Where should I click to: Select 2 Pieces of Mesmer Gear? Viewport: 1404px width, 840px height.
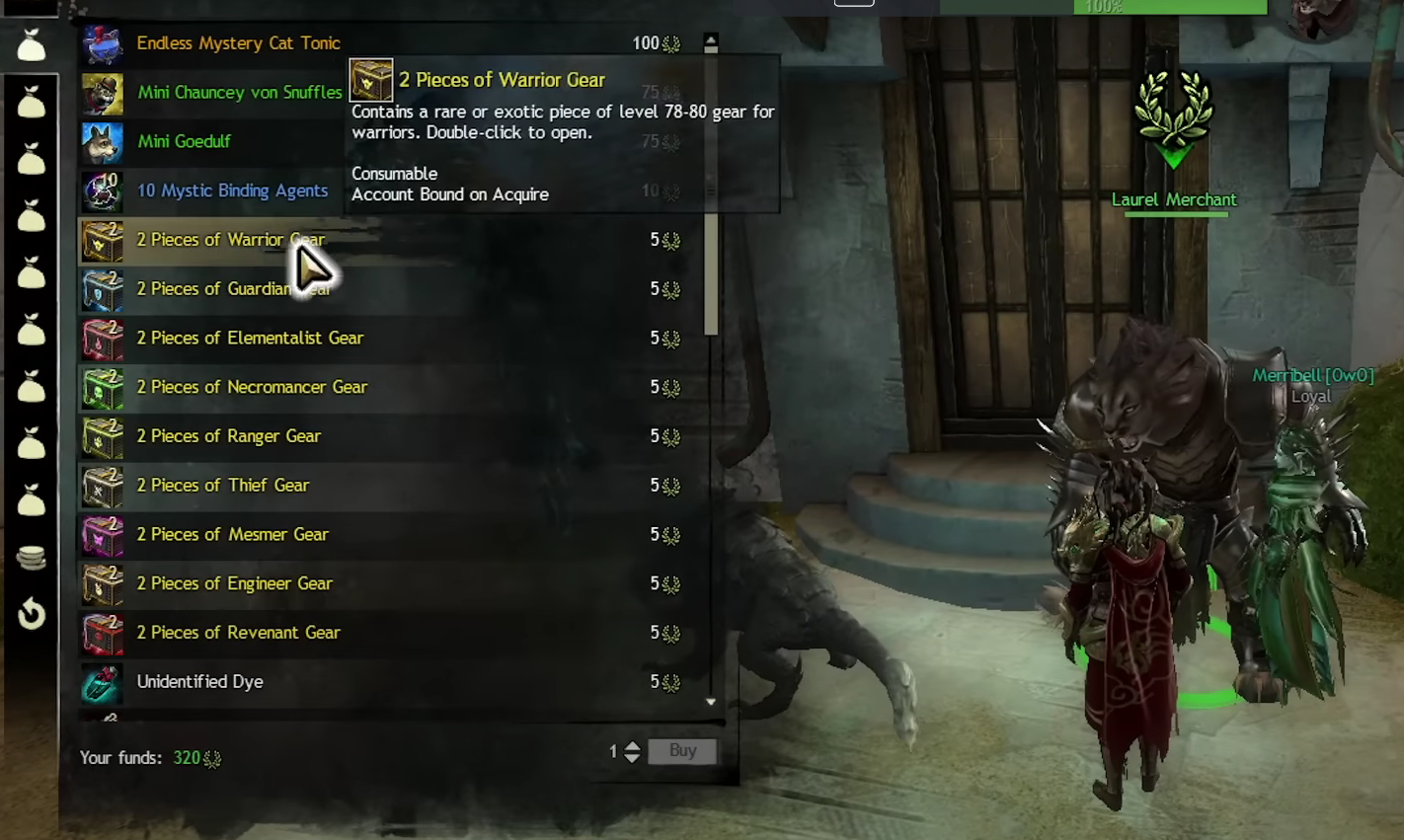pyautogui.click(x=232, y=535)
